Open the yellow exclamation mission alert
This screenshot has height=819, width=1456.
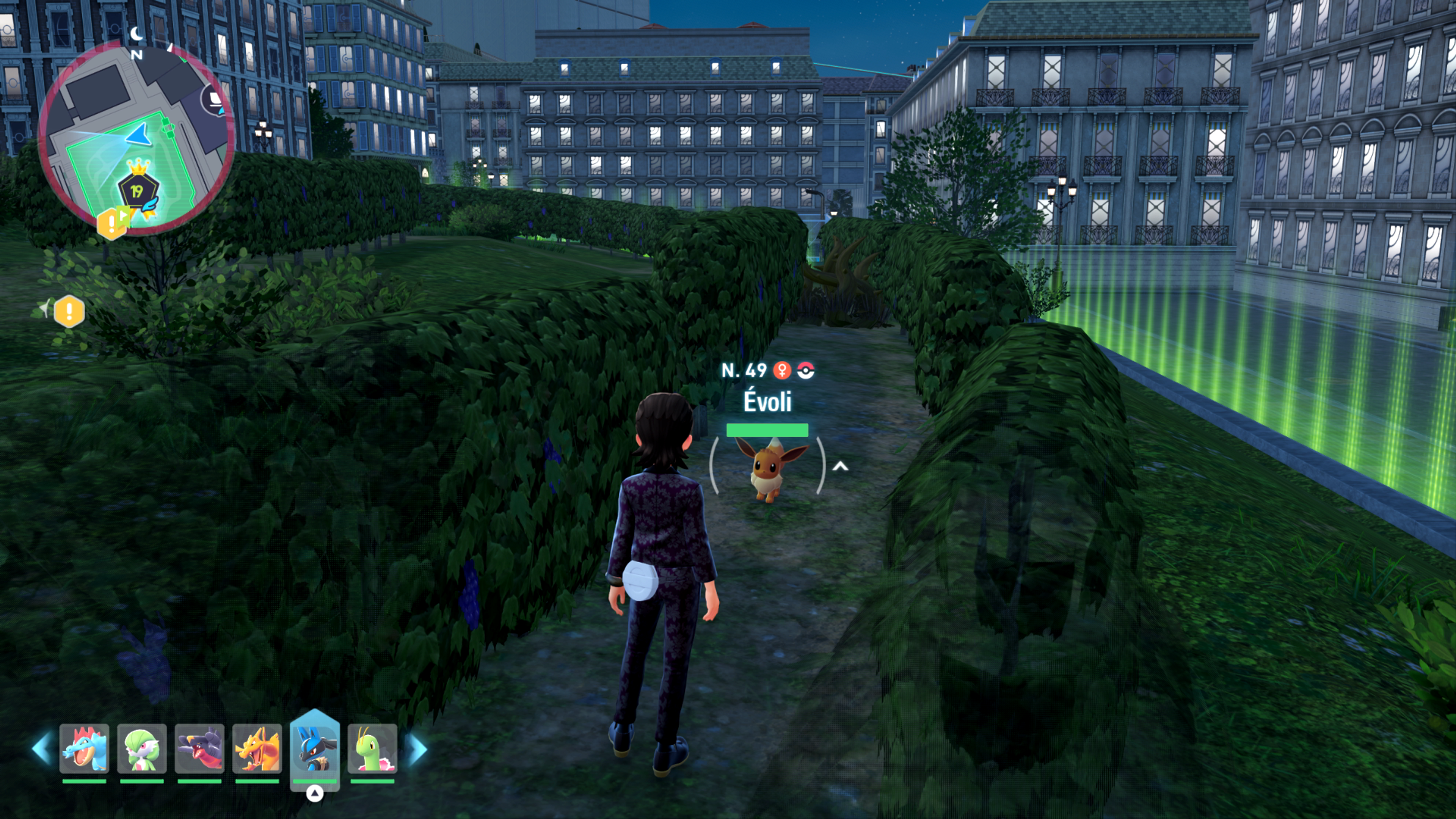(x=69, y=311)
